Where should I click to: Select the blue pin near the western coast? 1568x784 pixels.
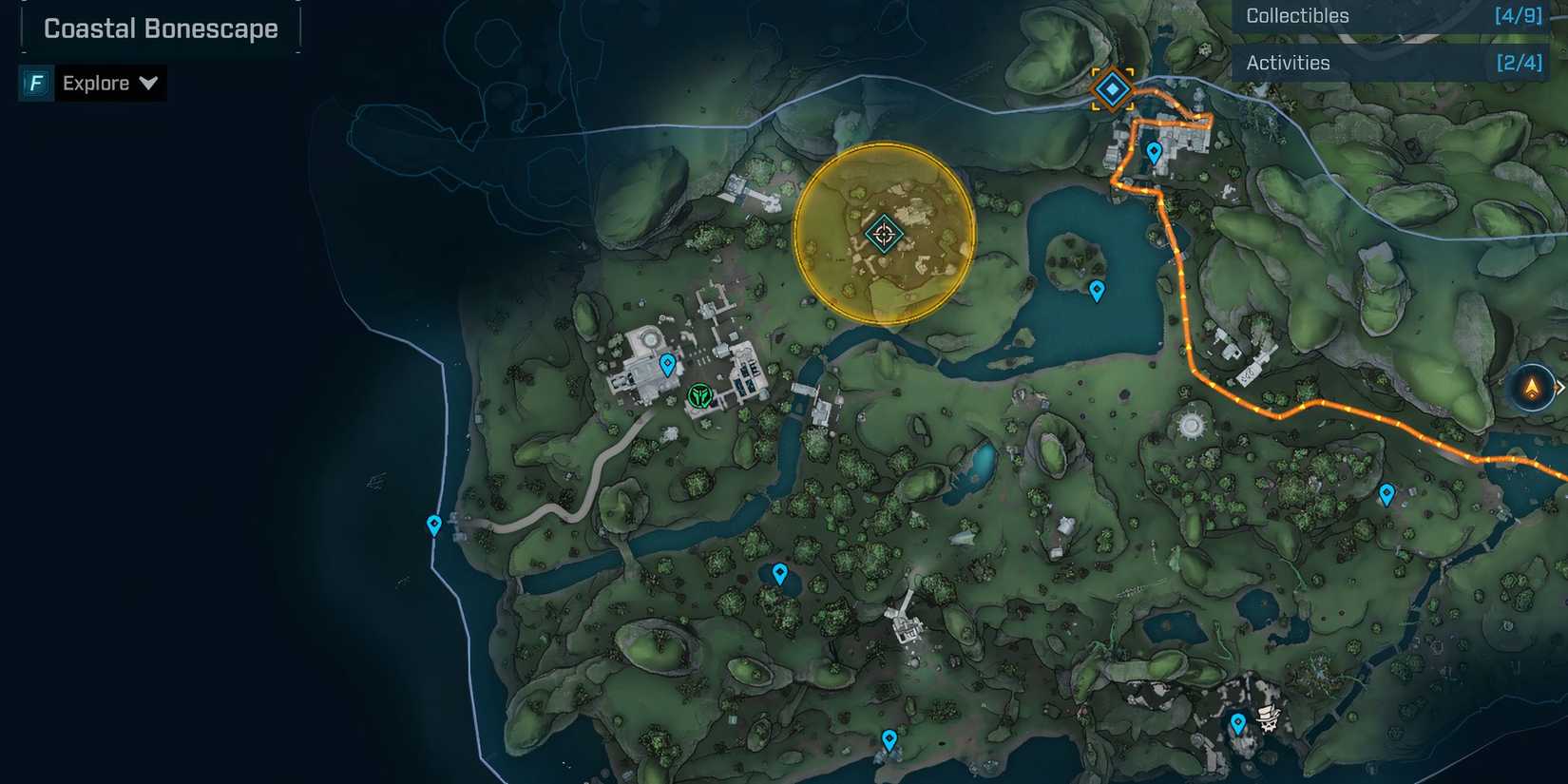tap(433, 522)
